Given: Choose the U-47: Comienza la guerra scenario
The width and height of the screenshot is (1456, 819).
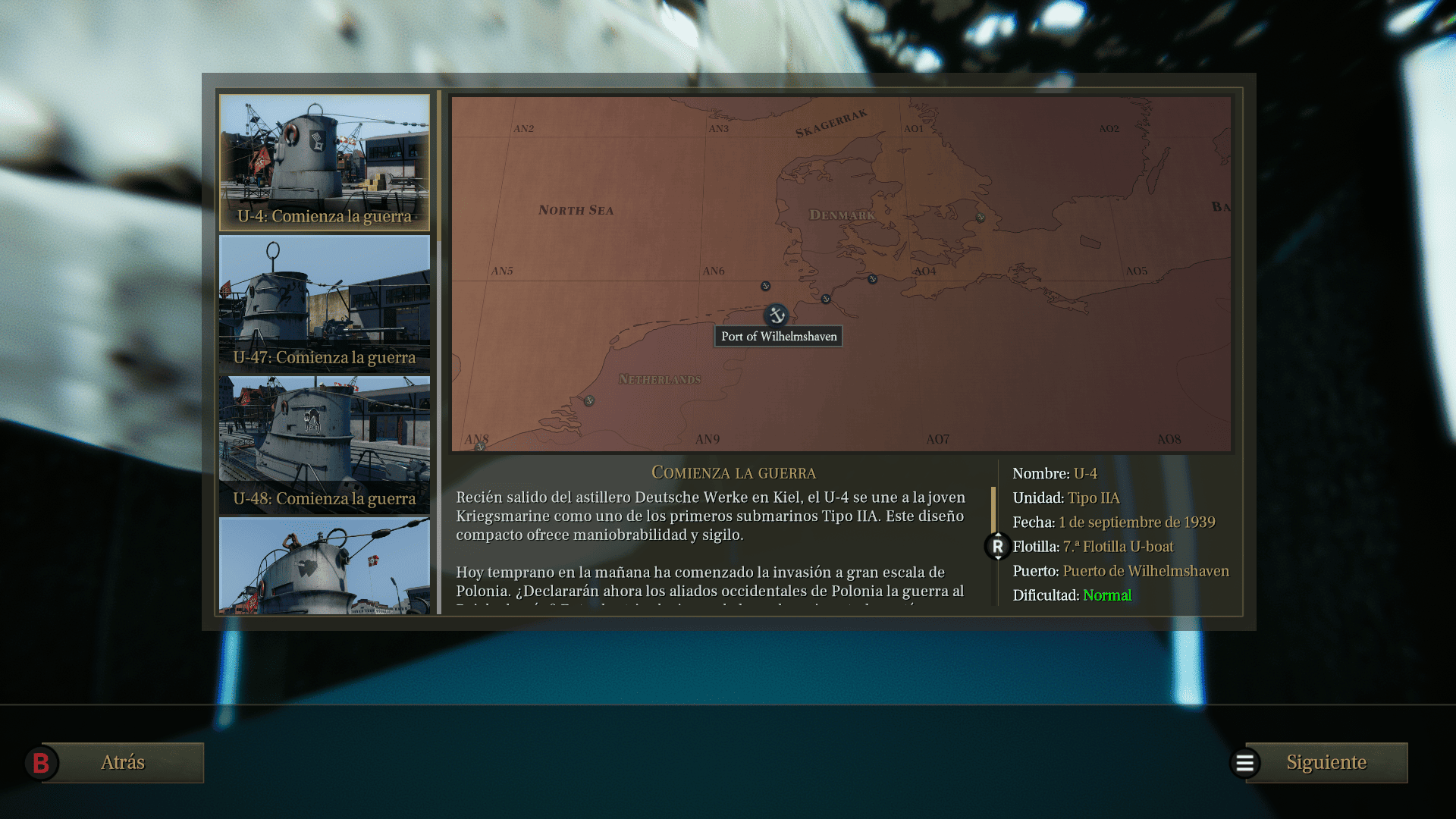Looking at the screenshot, I should 325,303.
